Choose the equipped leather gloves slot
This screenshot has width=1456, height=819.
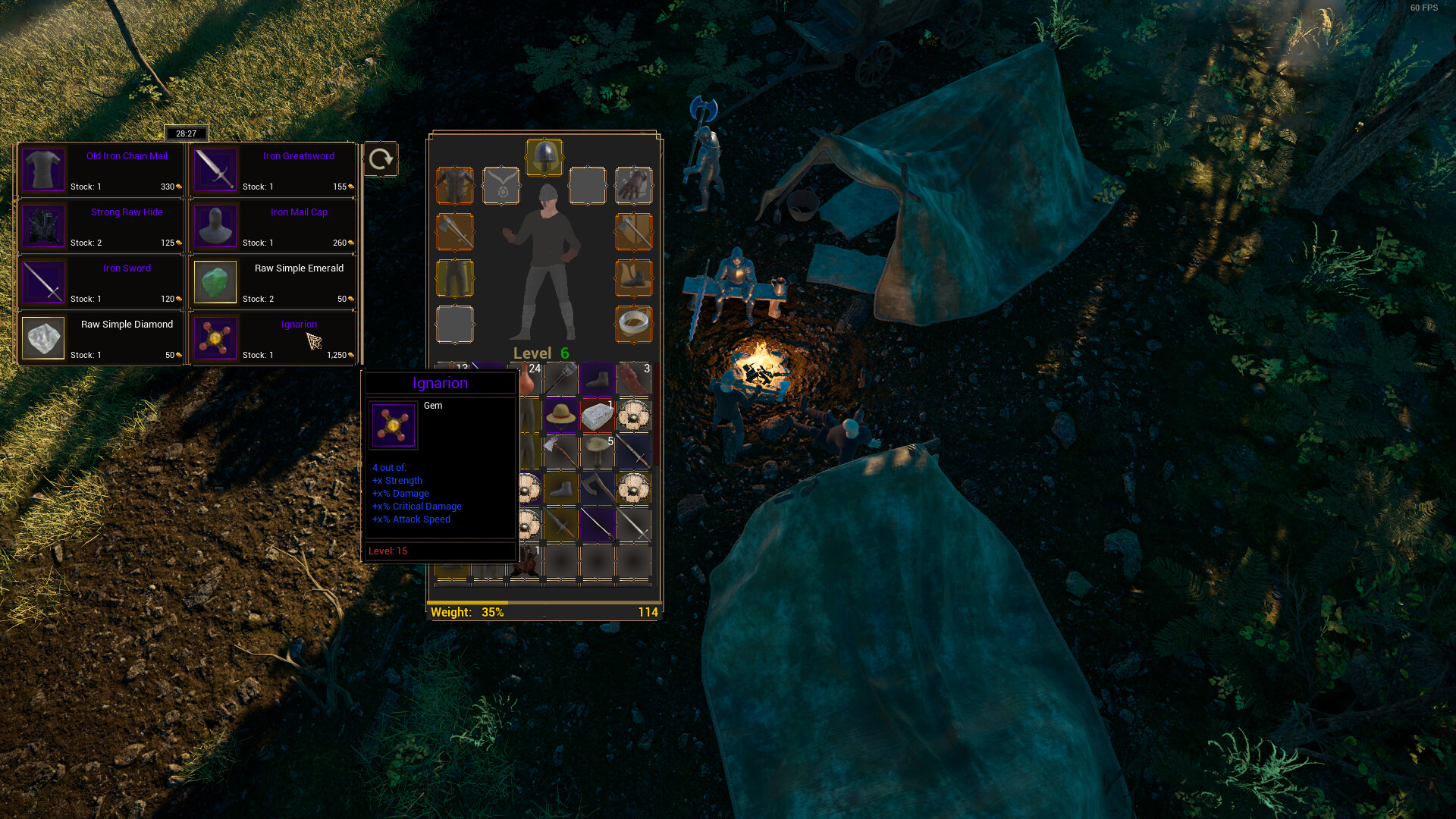tap(634, 186)
